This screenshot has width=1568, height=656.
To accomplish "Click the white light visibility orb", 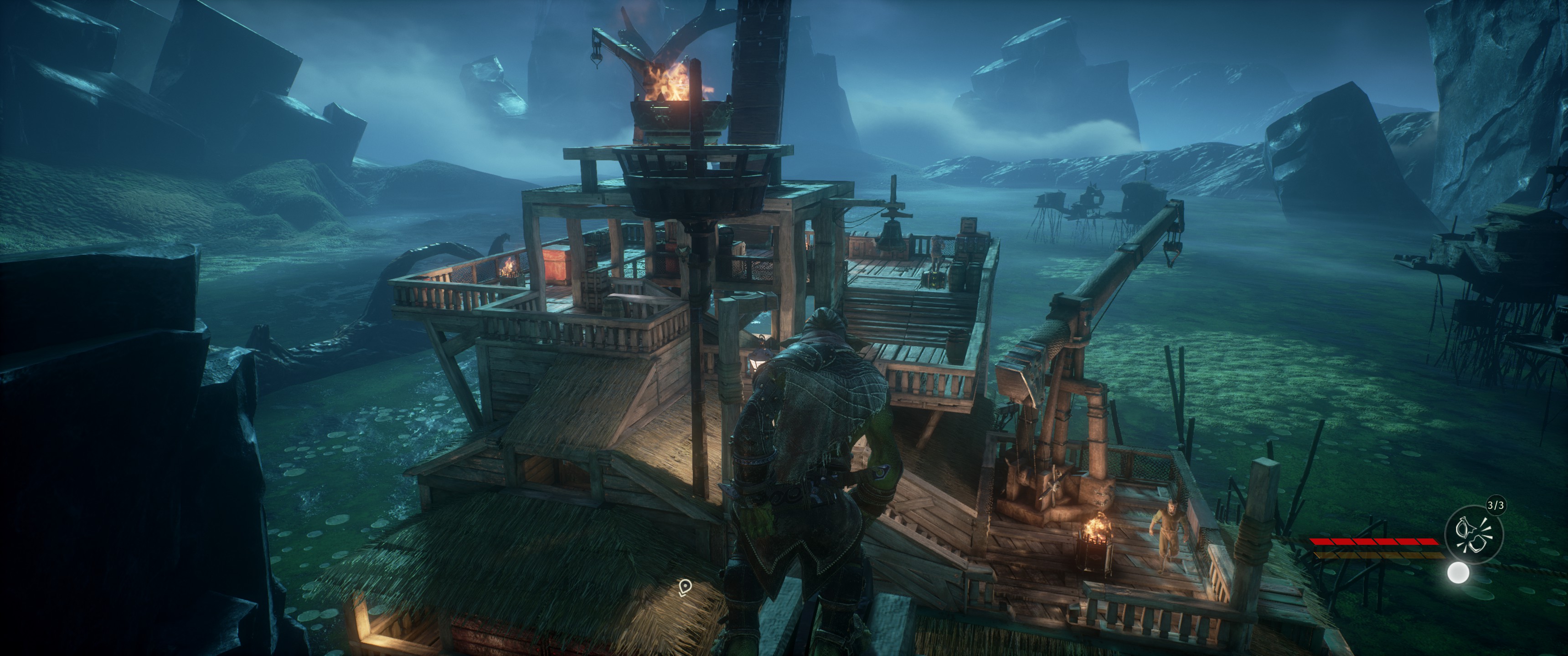I will (x=1458, y=573).
